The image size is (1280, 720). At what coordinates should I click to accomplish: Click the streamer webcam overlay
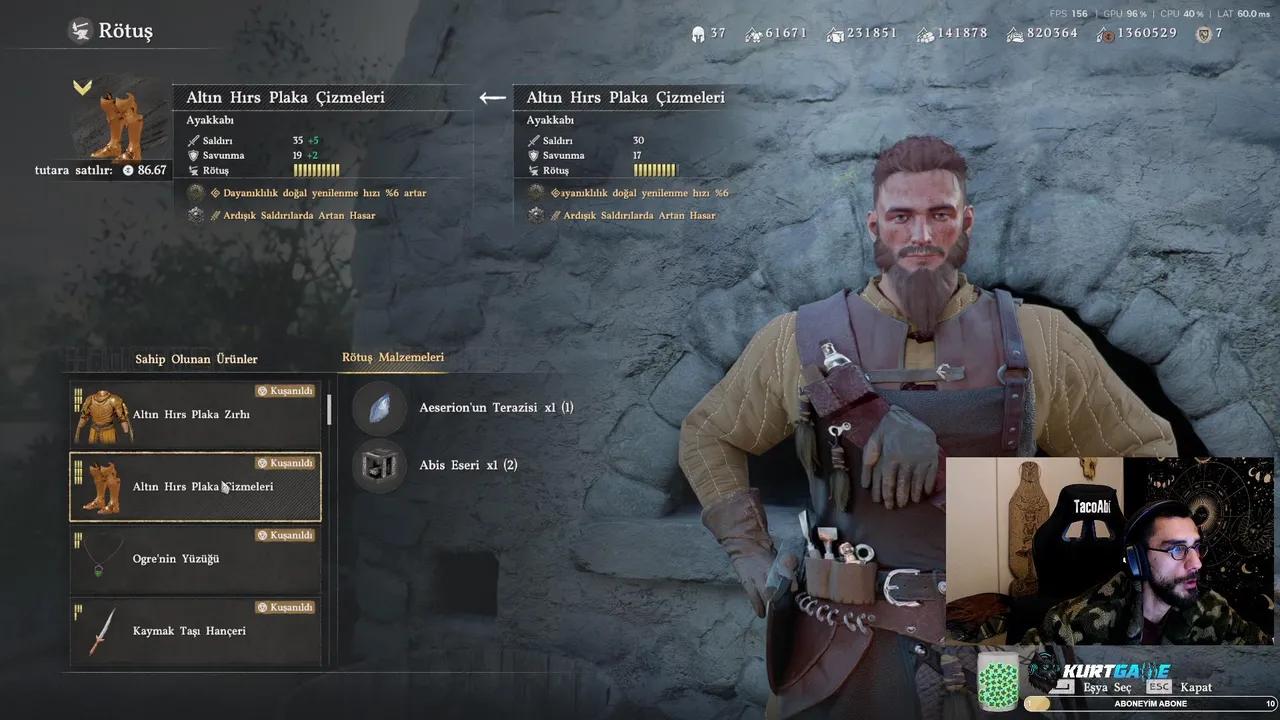(x=1108, y=550)
